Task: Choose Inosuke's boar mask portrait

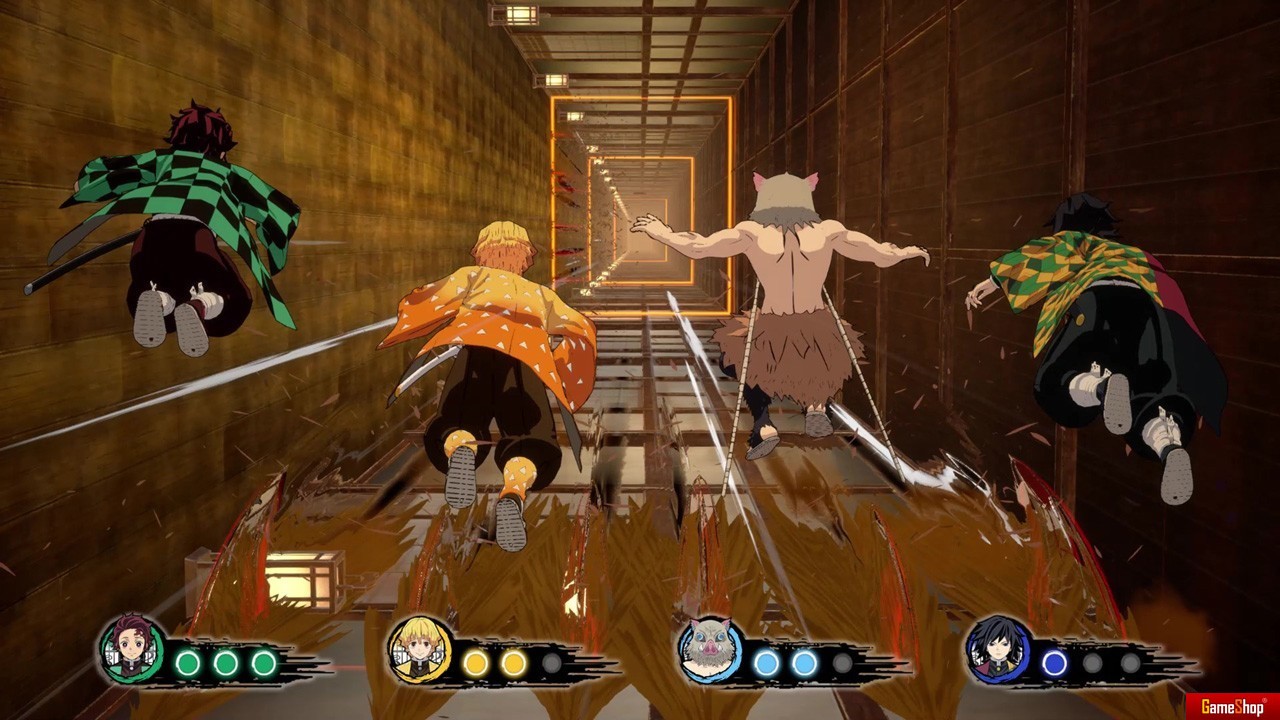Action: coord(709,651)
